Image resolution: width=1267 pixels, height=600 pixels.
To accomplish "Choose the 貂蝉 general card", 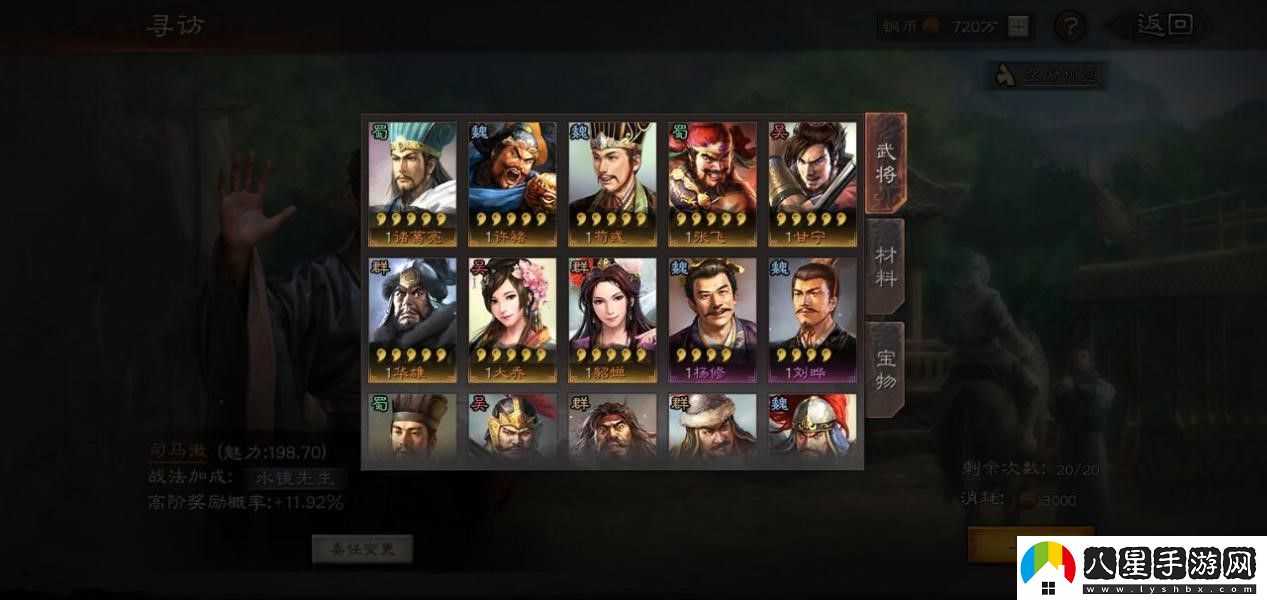I will pyautogui.click(x=612, y=320).
